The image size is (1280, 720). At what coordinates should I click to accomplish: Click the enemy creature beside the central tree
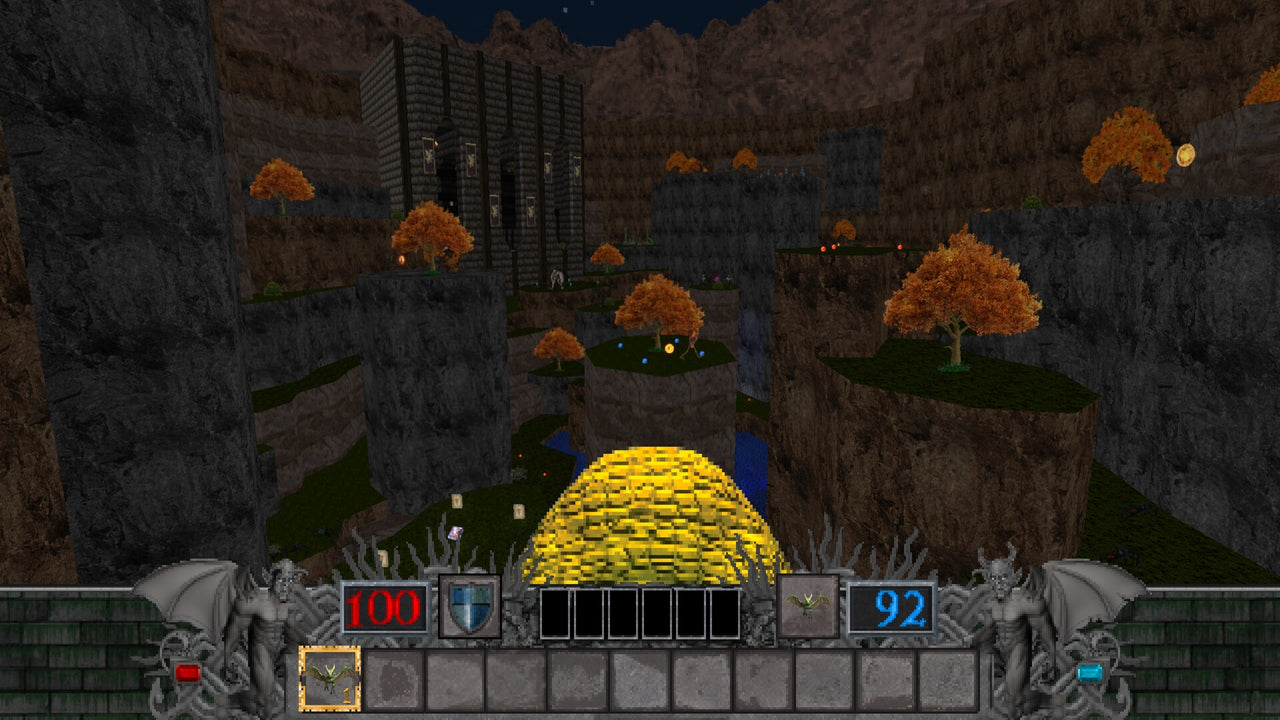[693, 340]
